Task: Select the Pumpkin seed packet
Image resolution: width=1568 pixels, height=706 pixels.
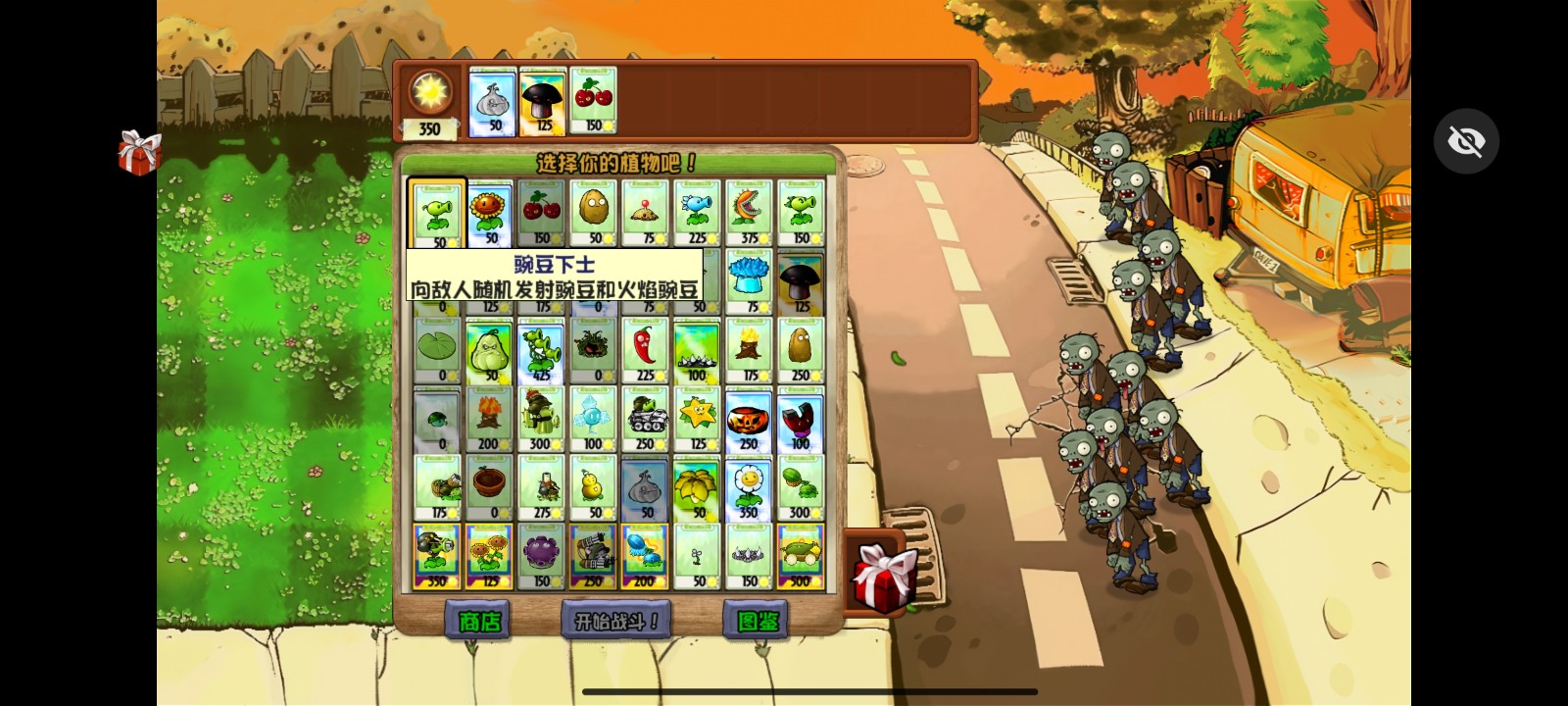Action: [x=749, y=417]
